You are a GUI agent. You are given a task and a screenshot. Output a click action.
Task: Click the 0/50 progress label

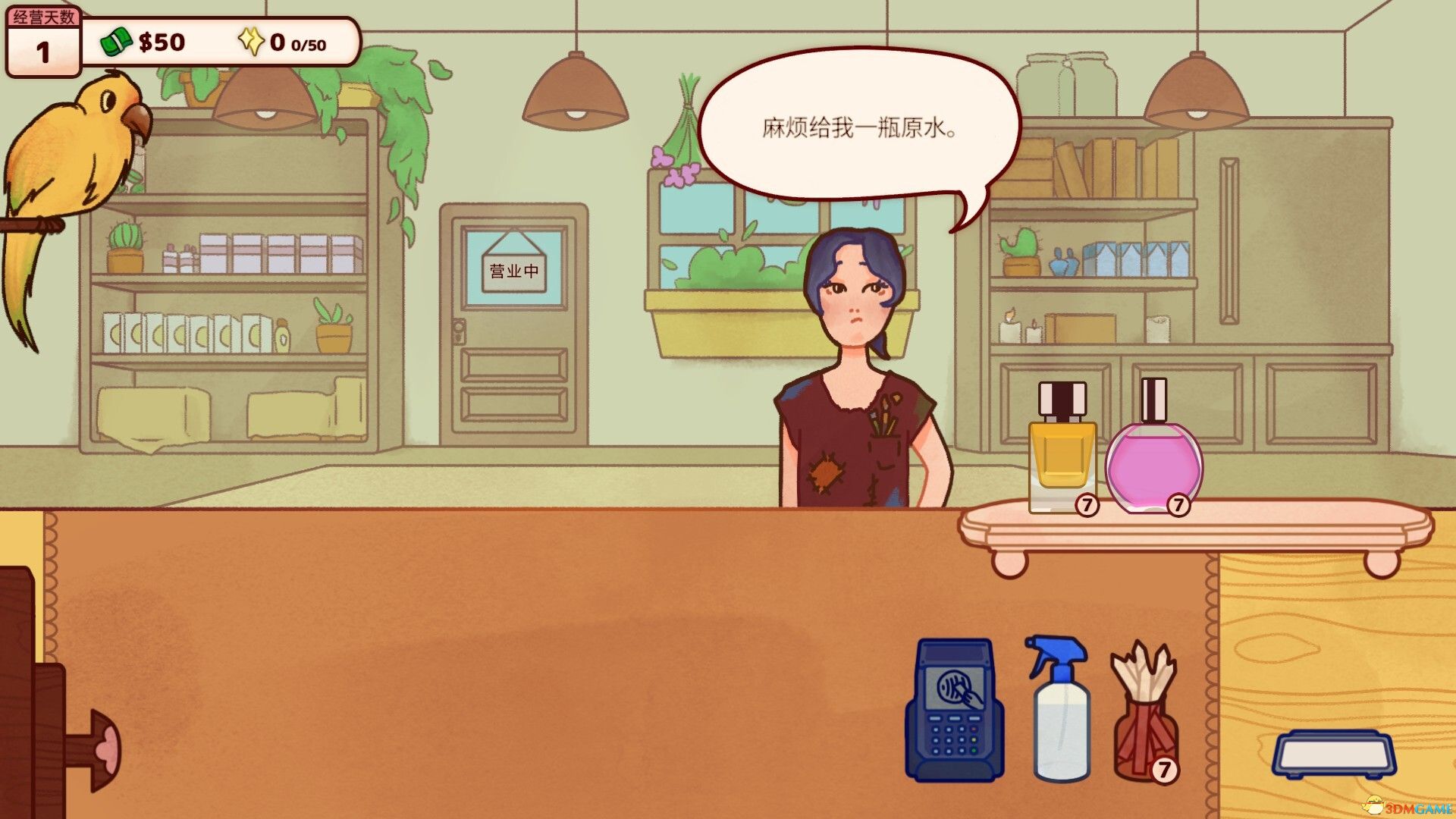pos(309,45)
